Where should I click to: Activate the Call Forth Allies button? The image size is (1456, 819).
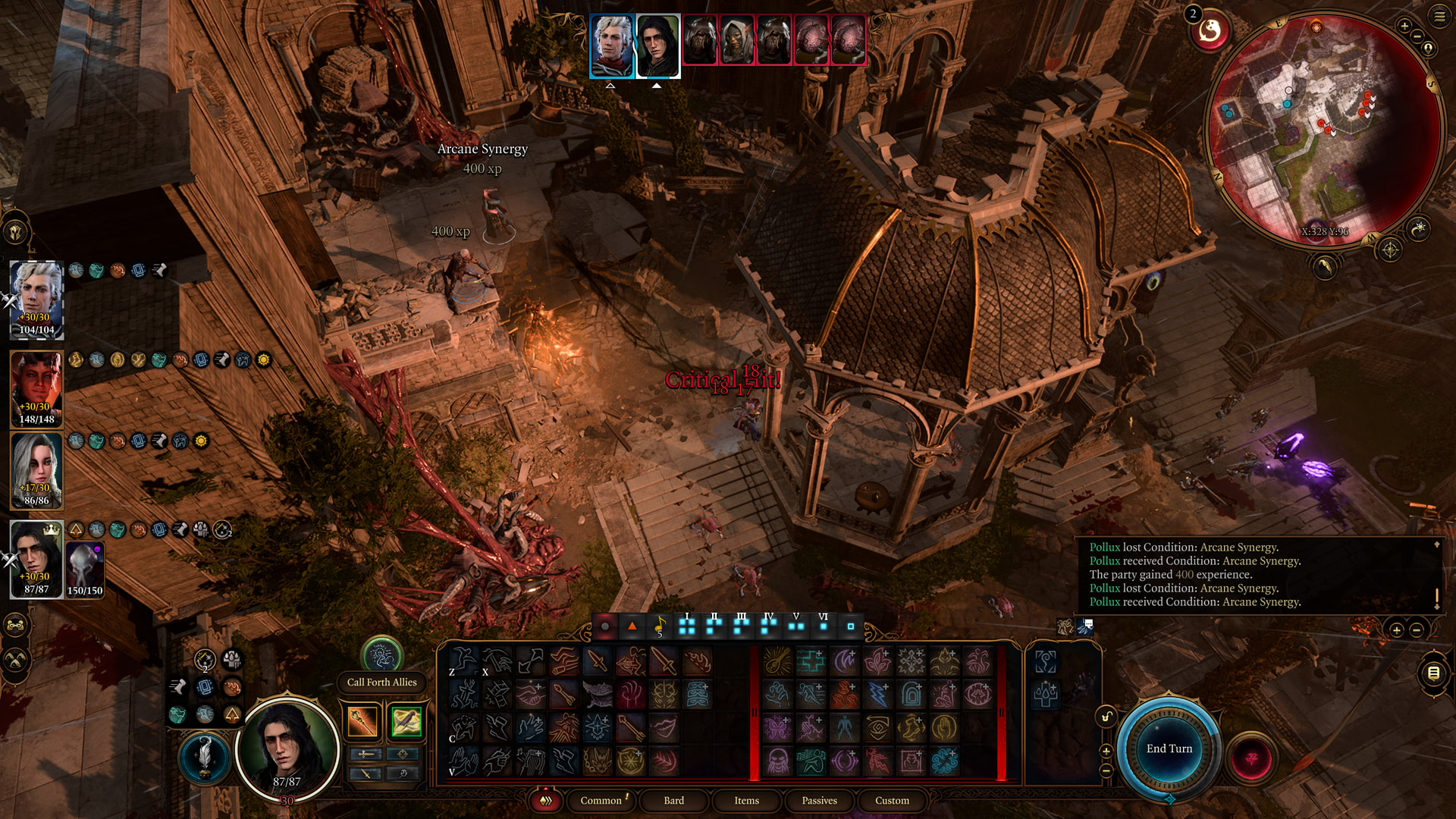click(382, 655)
